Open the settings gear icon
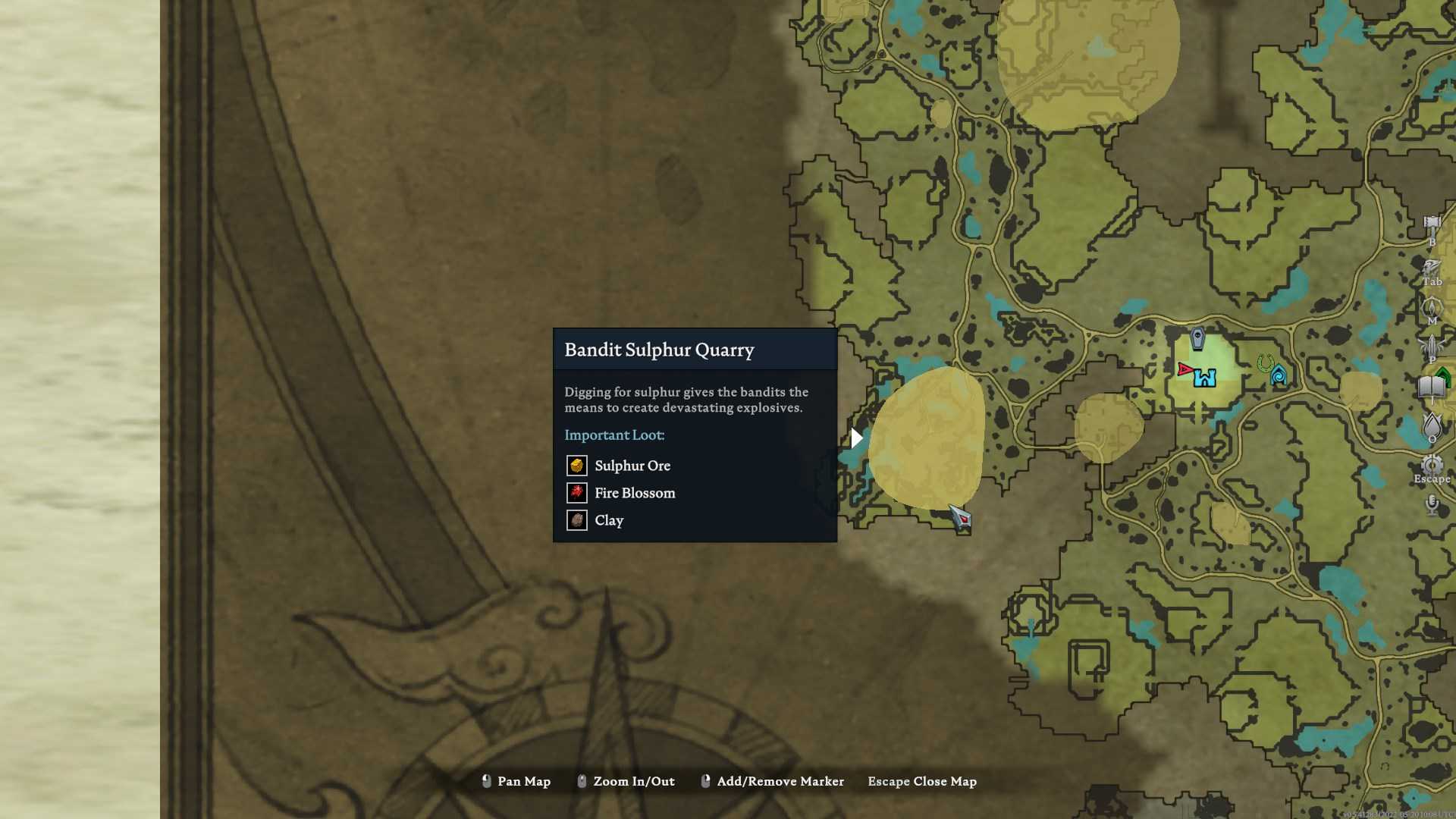Screen dimensions: 1456x819 click(x=1432, y=464)
